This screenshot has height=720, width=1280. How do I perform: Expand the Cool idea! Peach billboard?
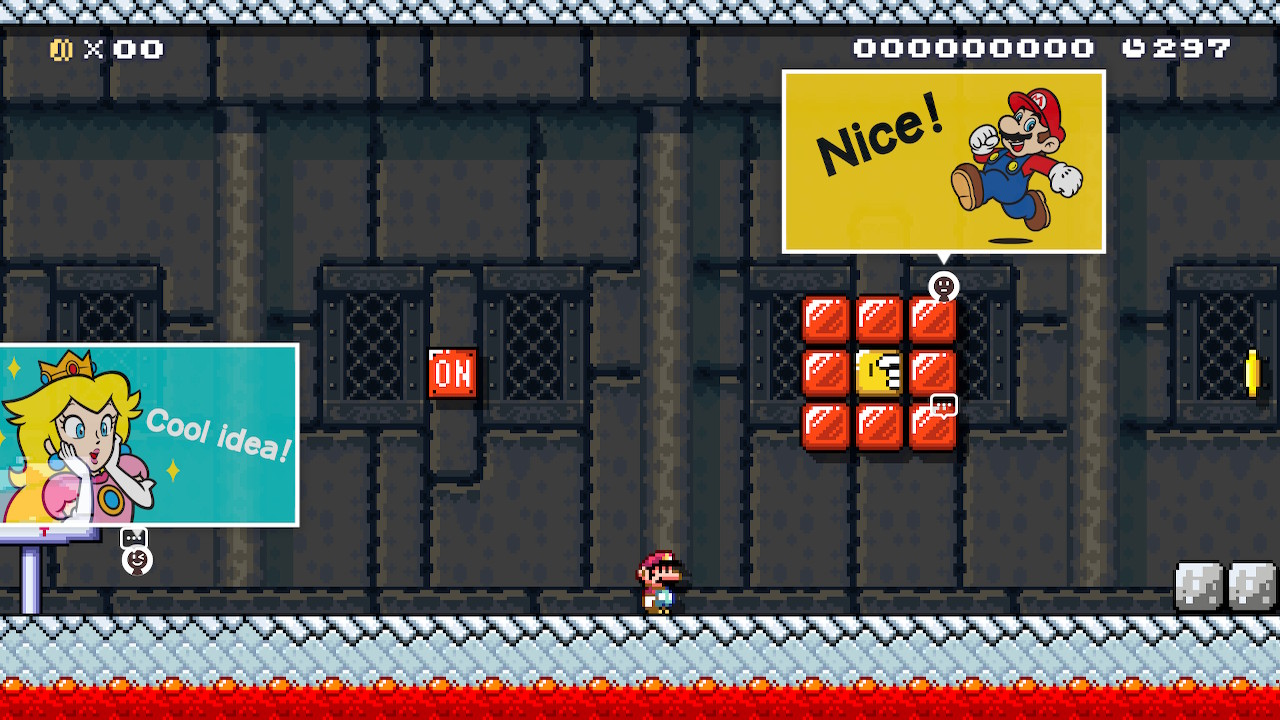148,435
